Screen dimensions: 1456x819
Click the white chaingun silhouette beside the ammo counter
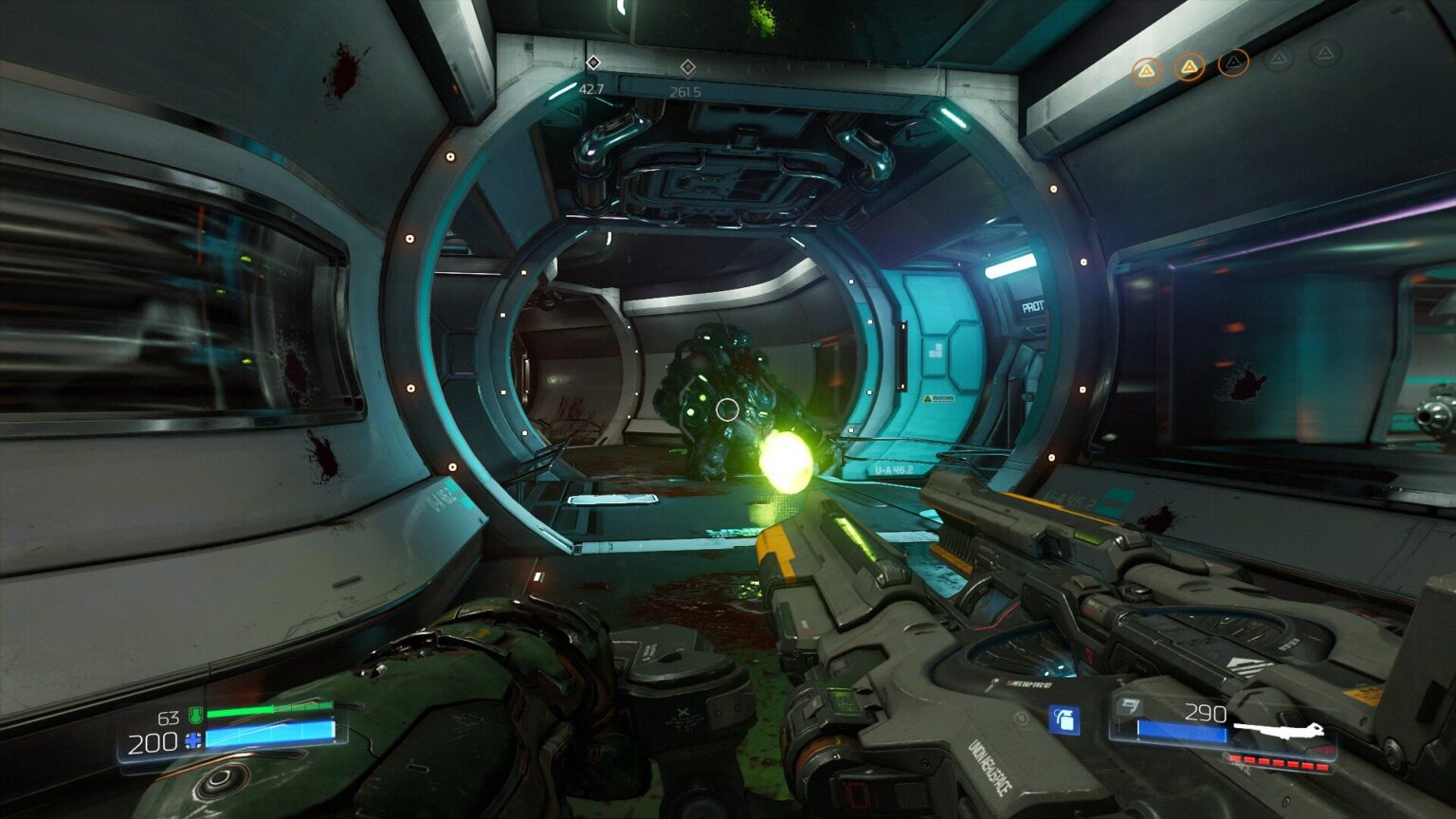point(1278,731)
